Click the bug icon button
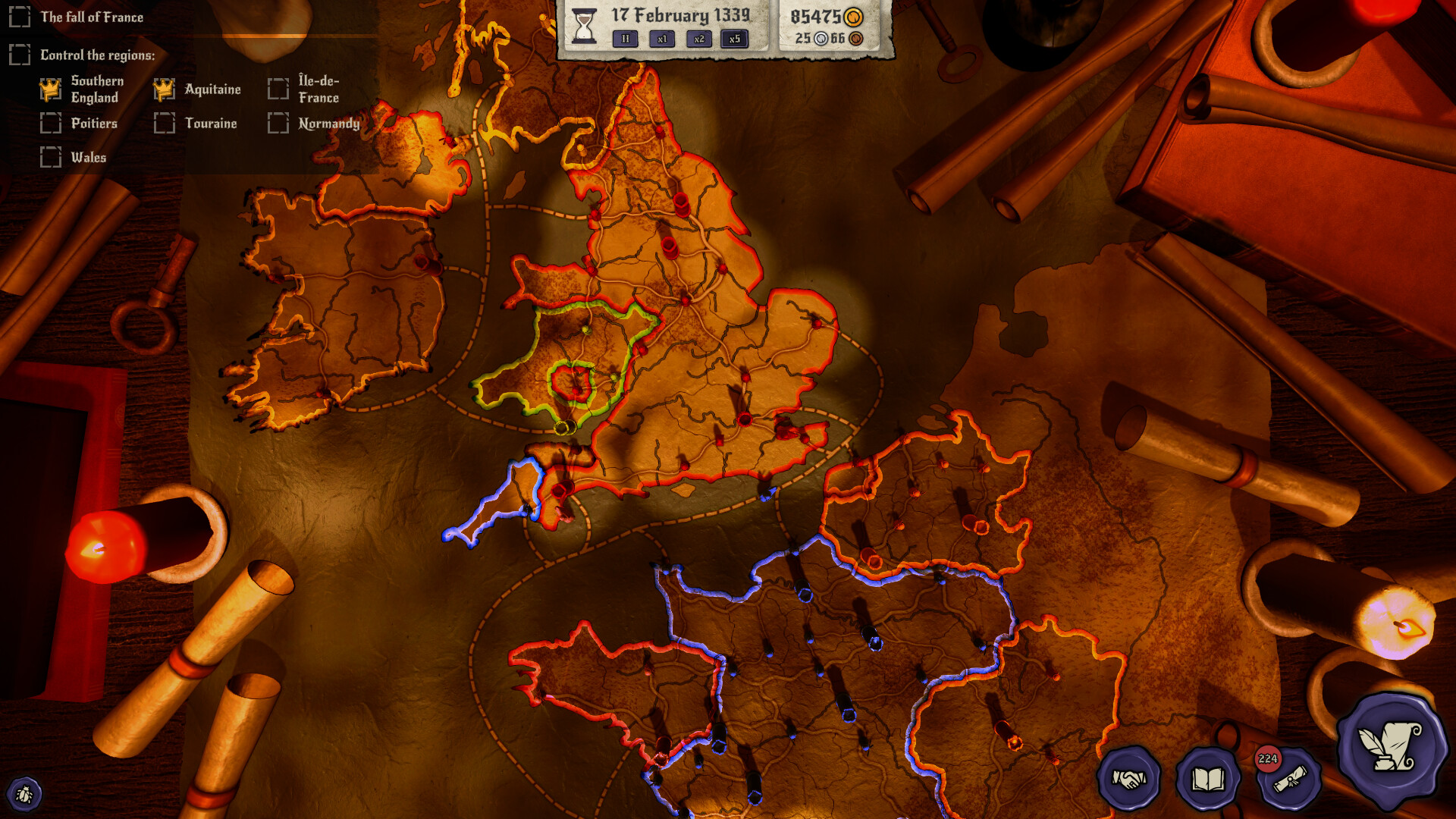Viewport: 1456px width, 819px height. 24,794
